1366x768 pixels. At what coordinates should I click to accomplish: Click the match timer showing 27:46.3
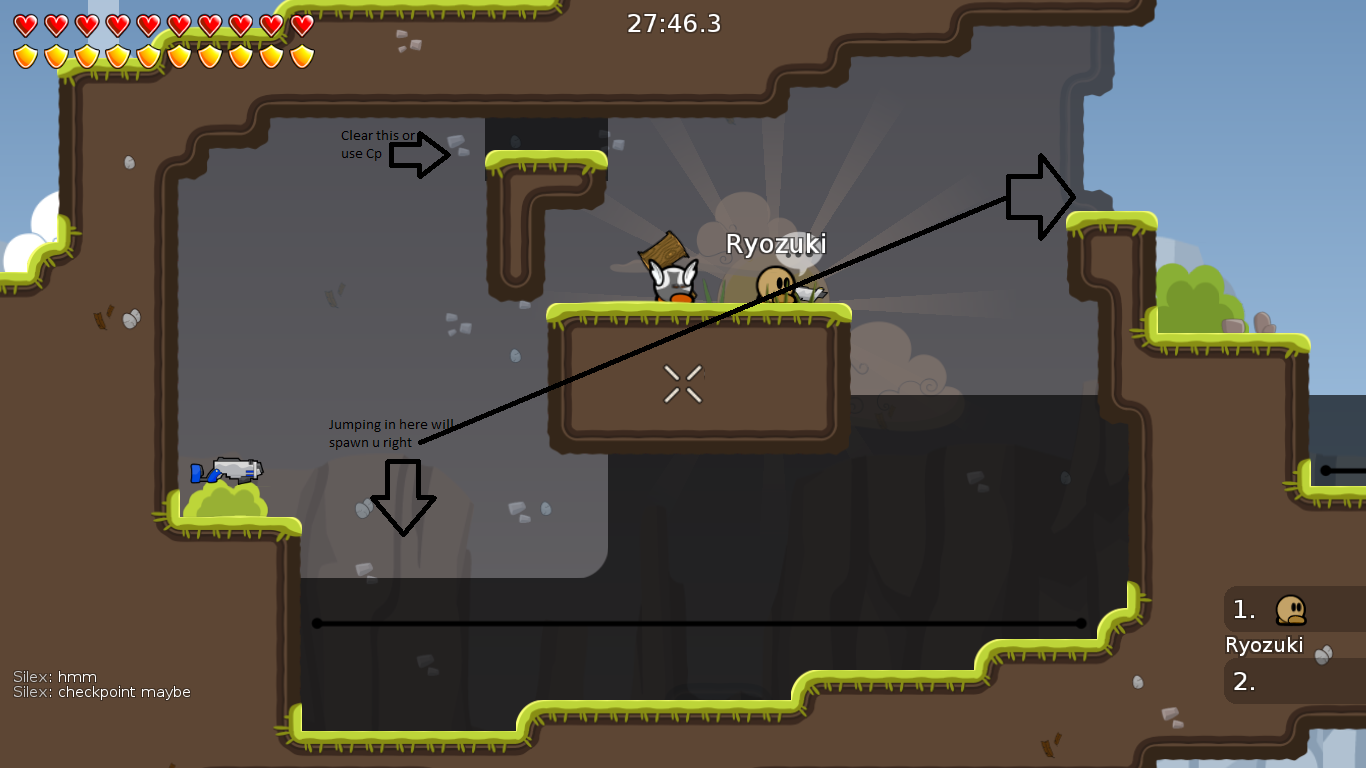[672, 23]
